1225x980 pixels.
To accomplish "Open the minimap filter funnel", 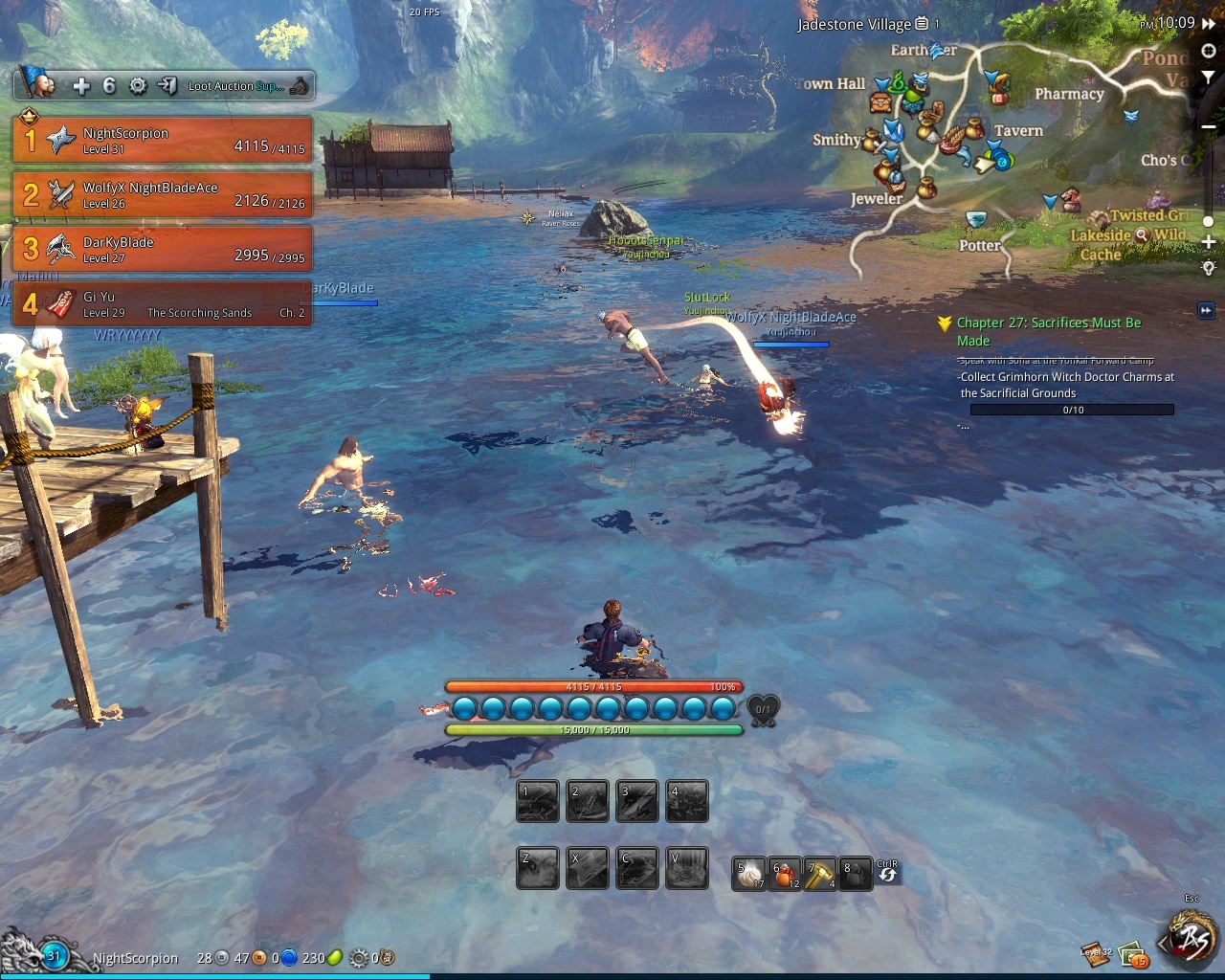I will [x=1209, y=77].
